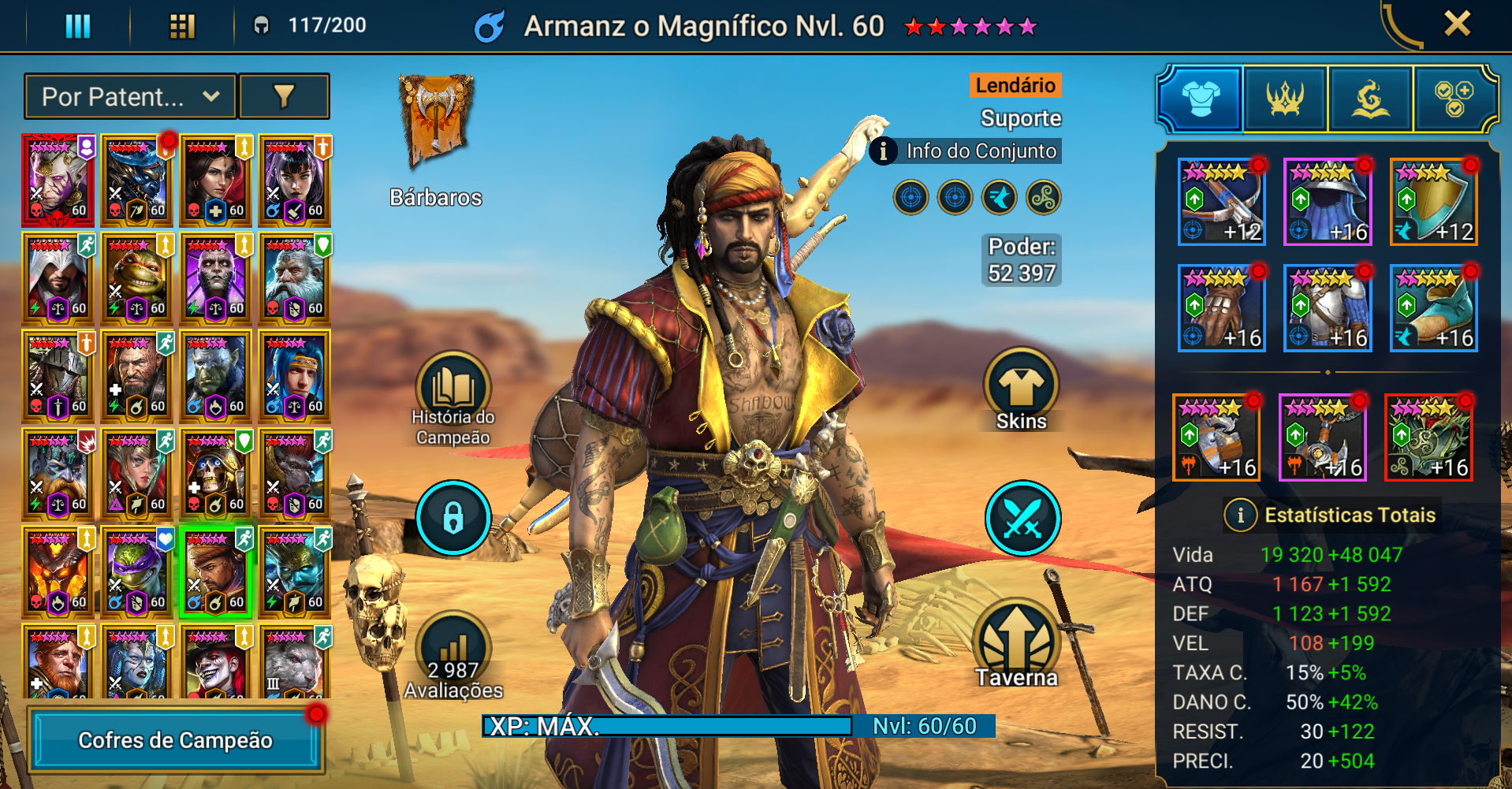The height and width of the screenshot is (789, 1512).
Task: Click the crossed swords button
Action: pos(1022,518)
